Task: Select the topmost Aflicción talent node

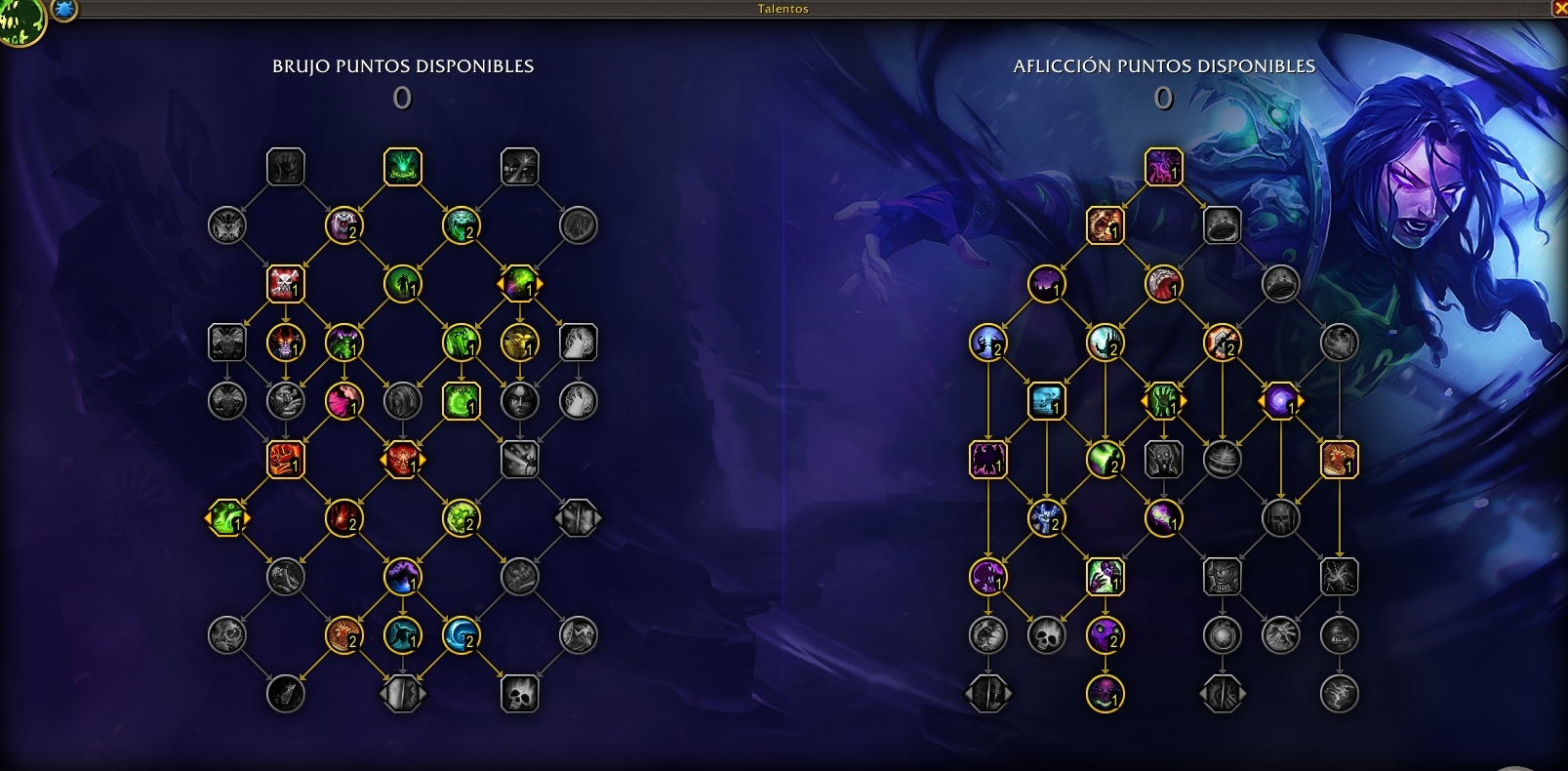Action: click(1163, 167)
